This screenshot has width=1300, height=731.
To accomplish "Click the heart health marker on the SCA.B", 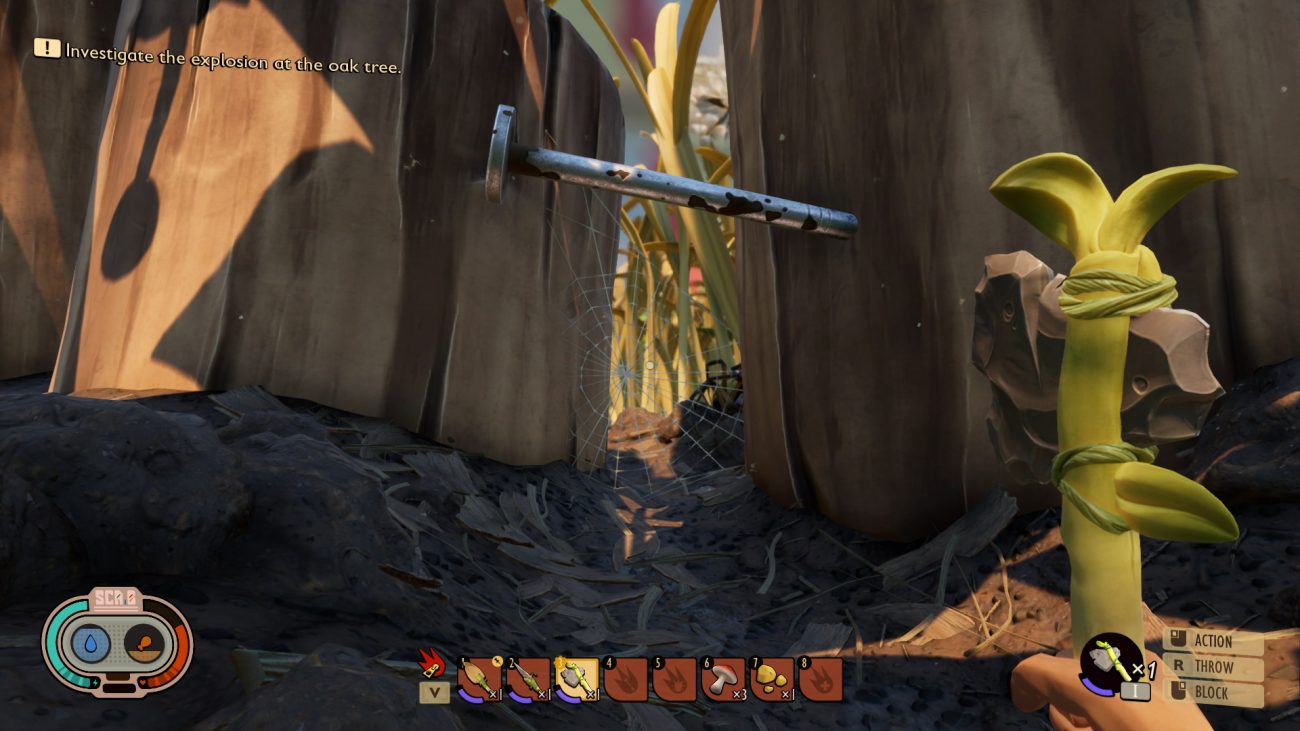I will point(141,682).
